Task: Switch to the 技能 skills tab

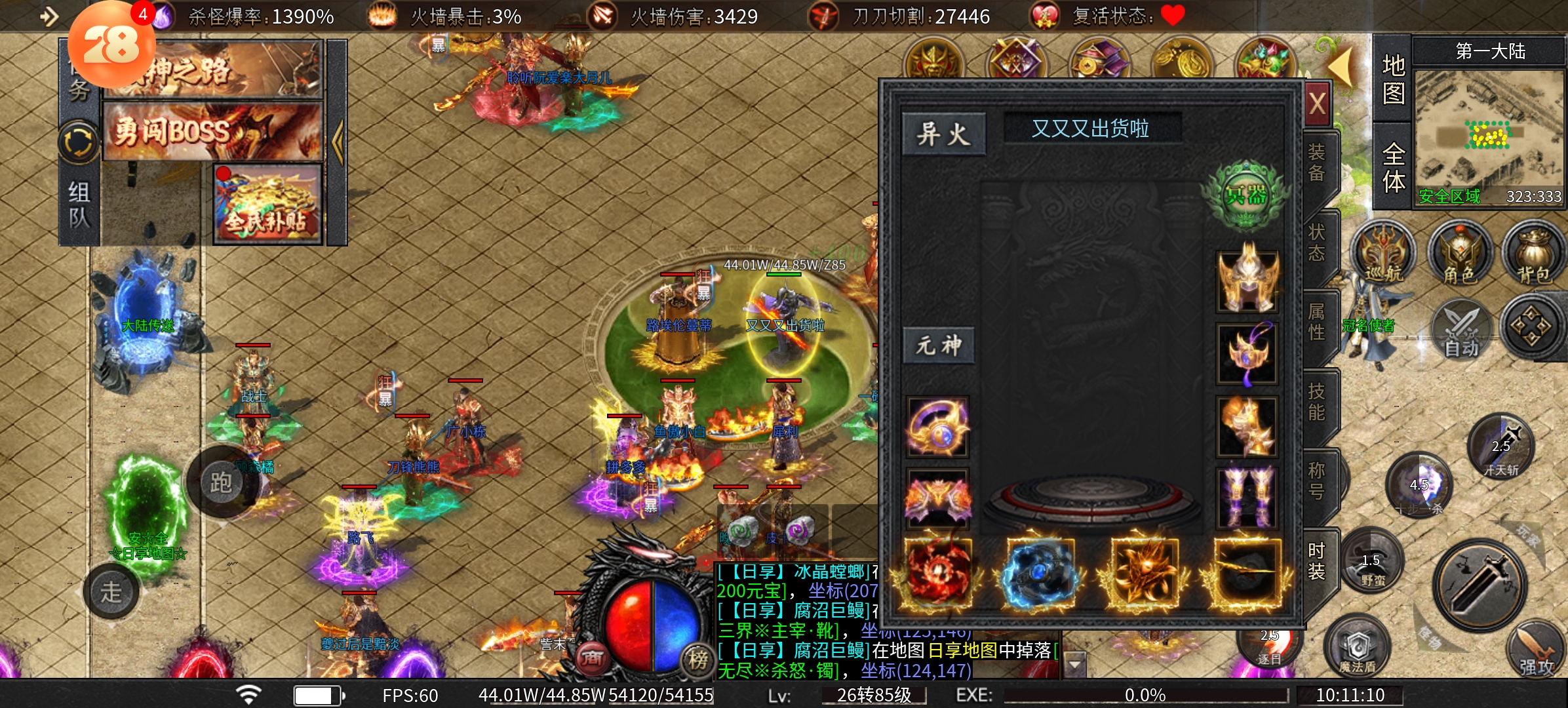Action: point(1316,402)
